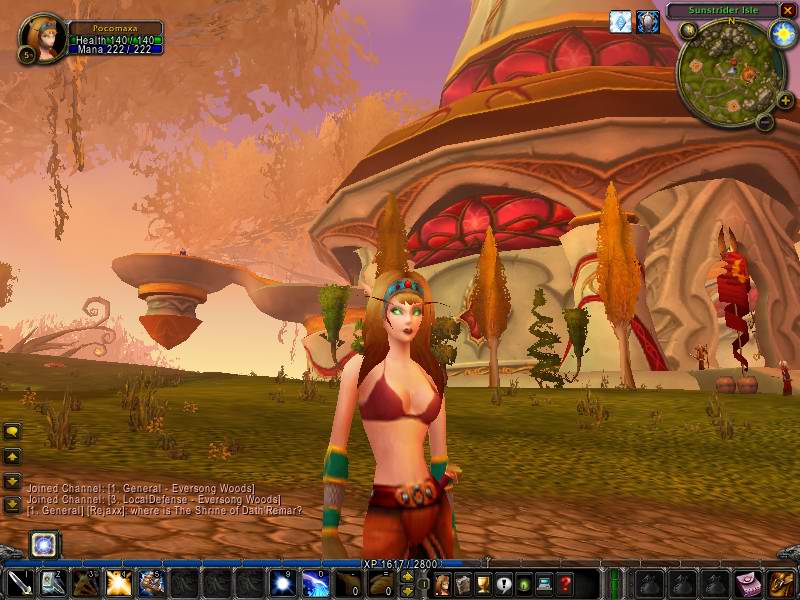Open the quest log exclamation button
This screenshot has width=800, height=600.
[504, 584]
